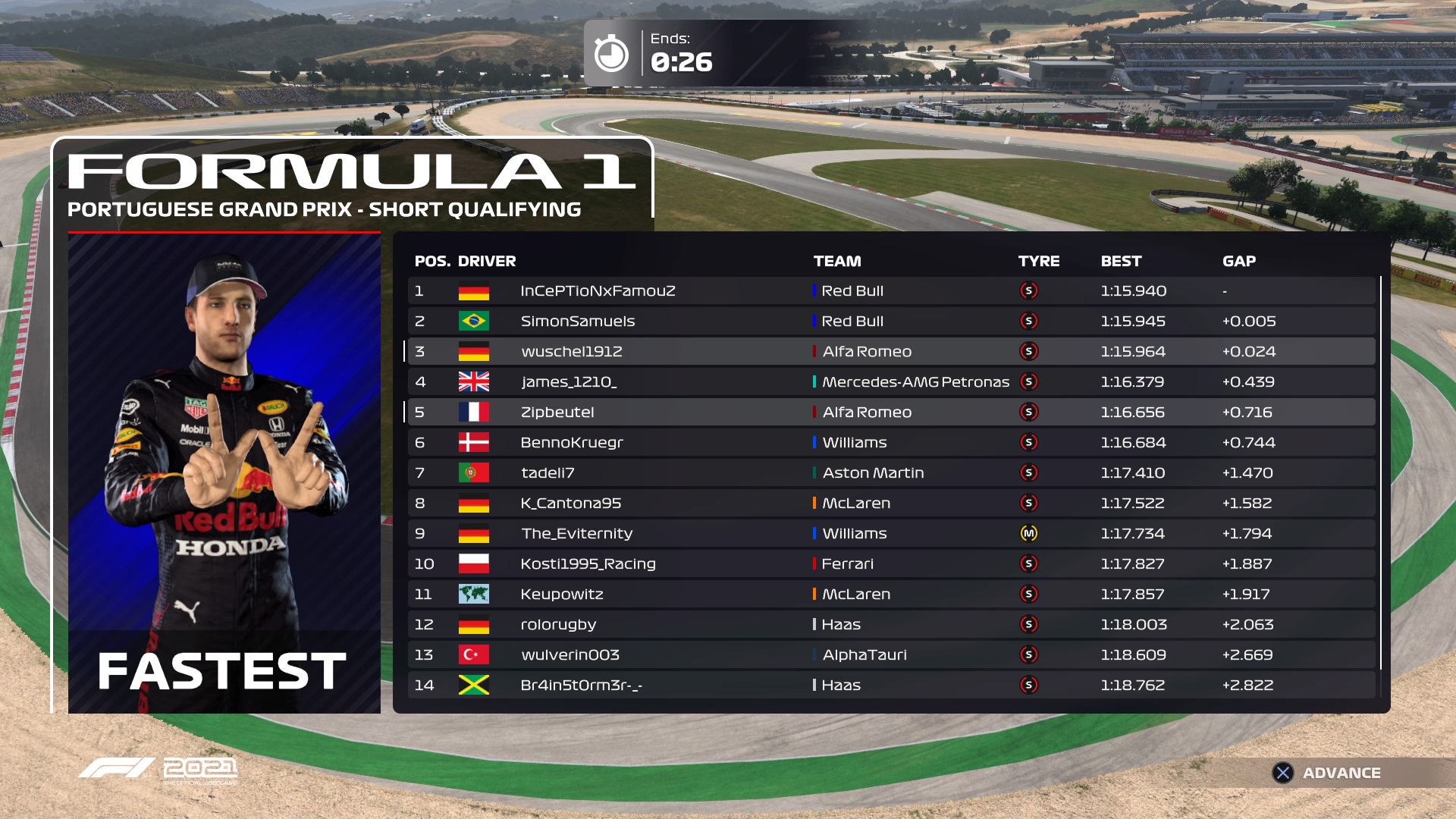Viewport: 1456px width, 819px height.
Task: Choose the Keupowitz McLaren row
Action: coord(891,595)
